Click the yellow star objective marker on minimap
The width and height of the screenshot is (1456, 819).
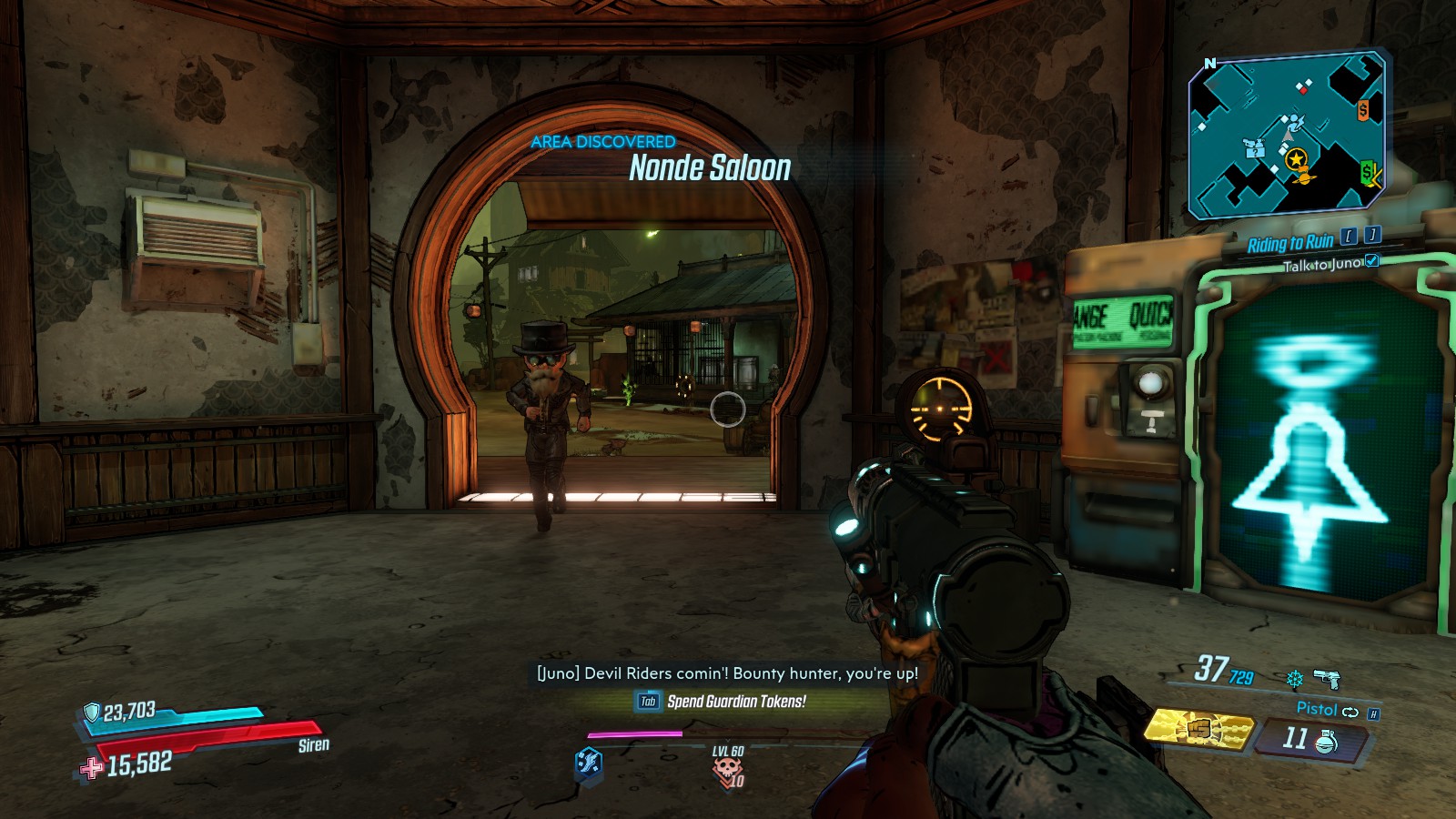point(1296,159)
